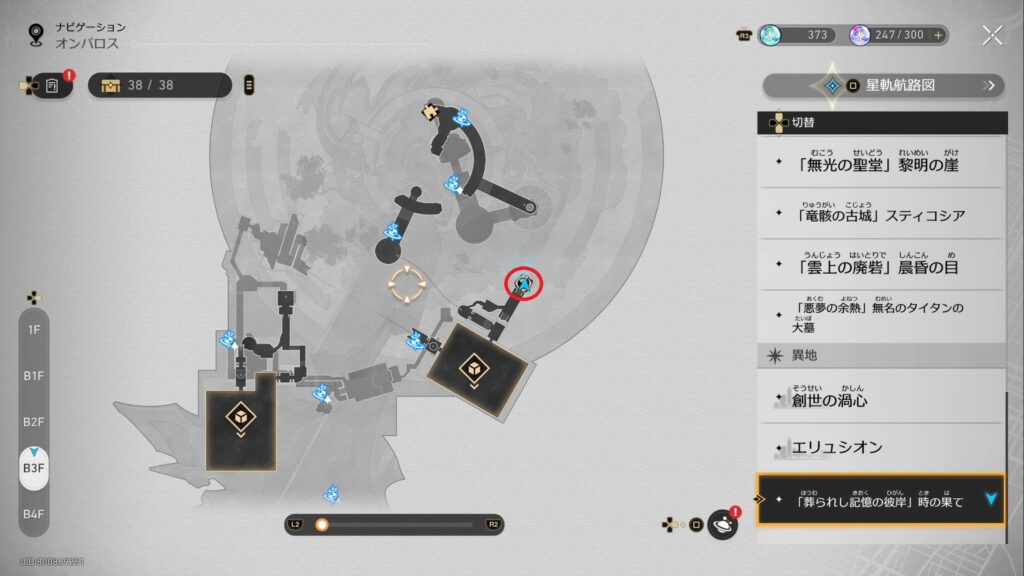The width and height of the screenshot is (1024, 576).
Task: Click the map zoom slider handle
Action: click(x=322, y=524)
